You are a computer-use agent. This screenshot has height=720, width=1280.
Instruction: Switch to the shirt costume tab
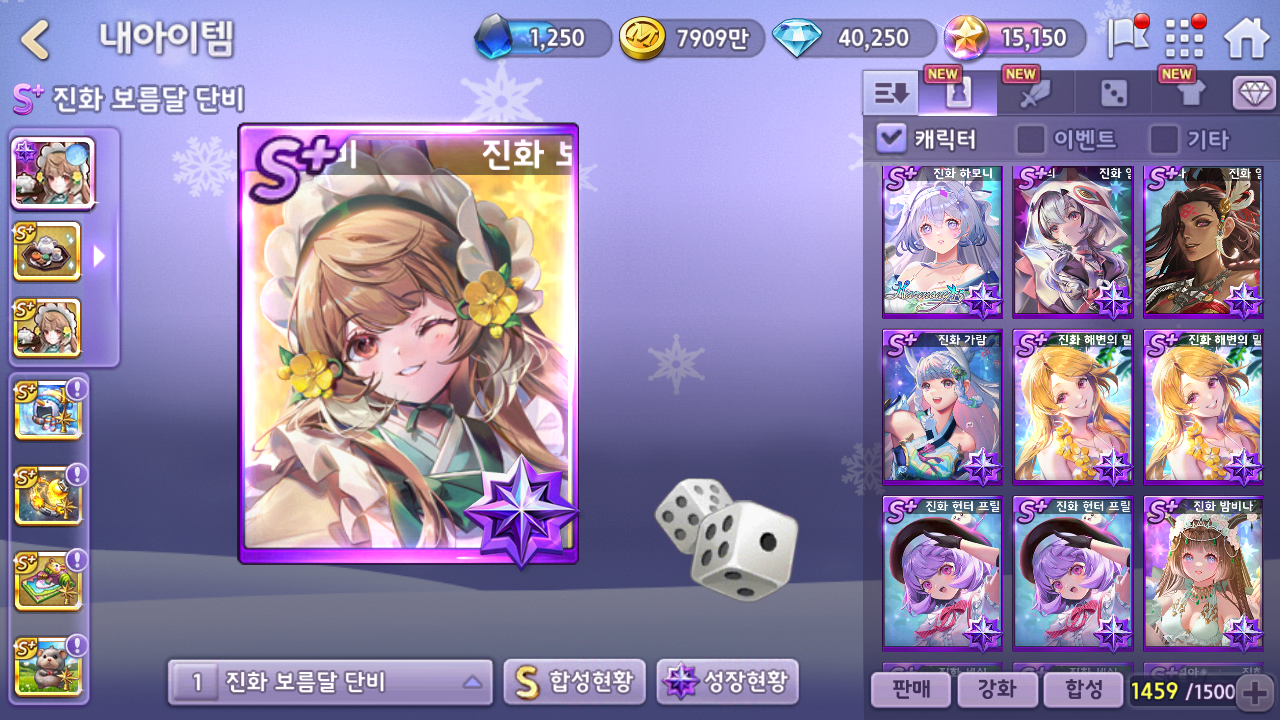point(1191,94)
